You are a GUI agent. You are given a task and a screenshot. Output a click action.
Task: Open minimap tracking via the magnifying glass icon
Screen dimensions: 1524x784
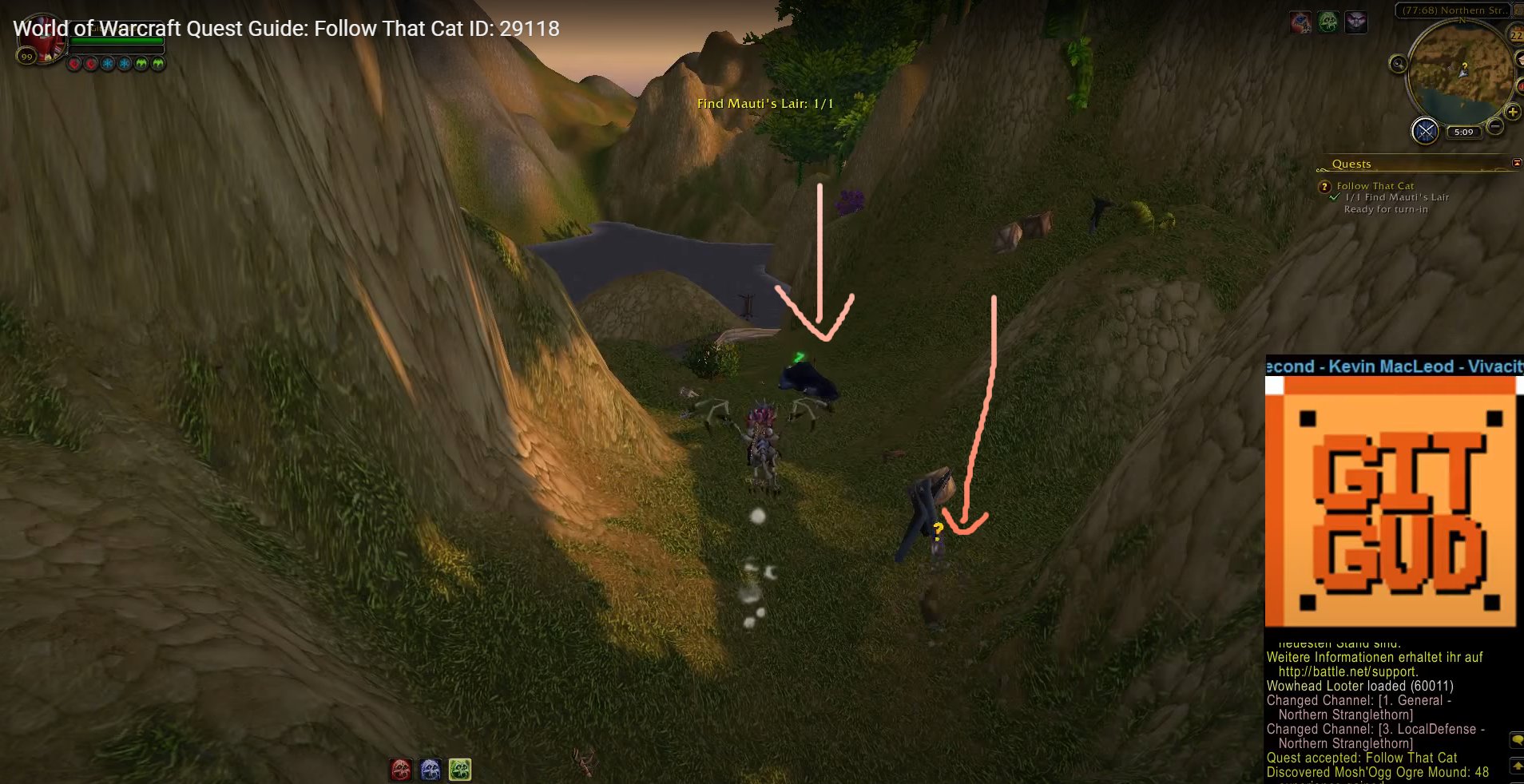pos(1399,64)
